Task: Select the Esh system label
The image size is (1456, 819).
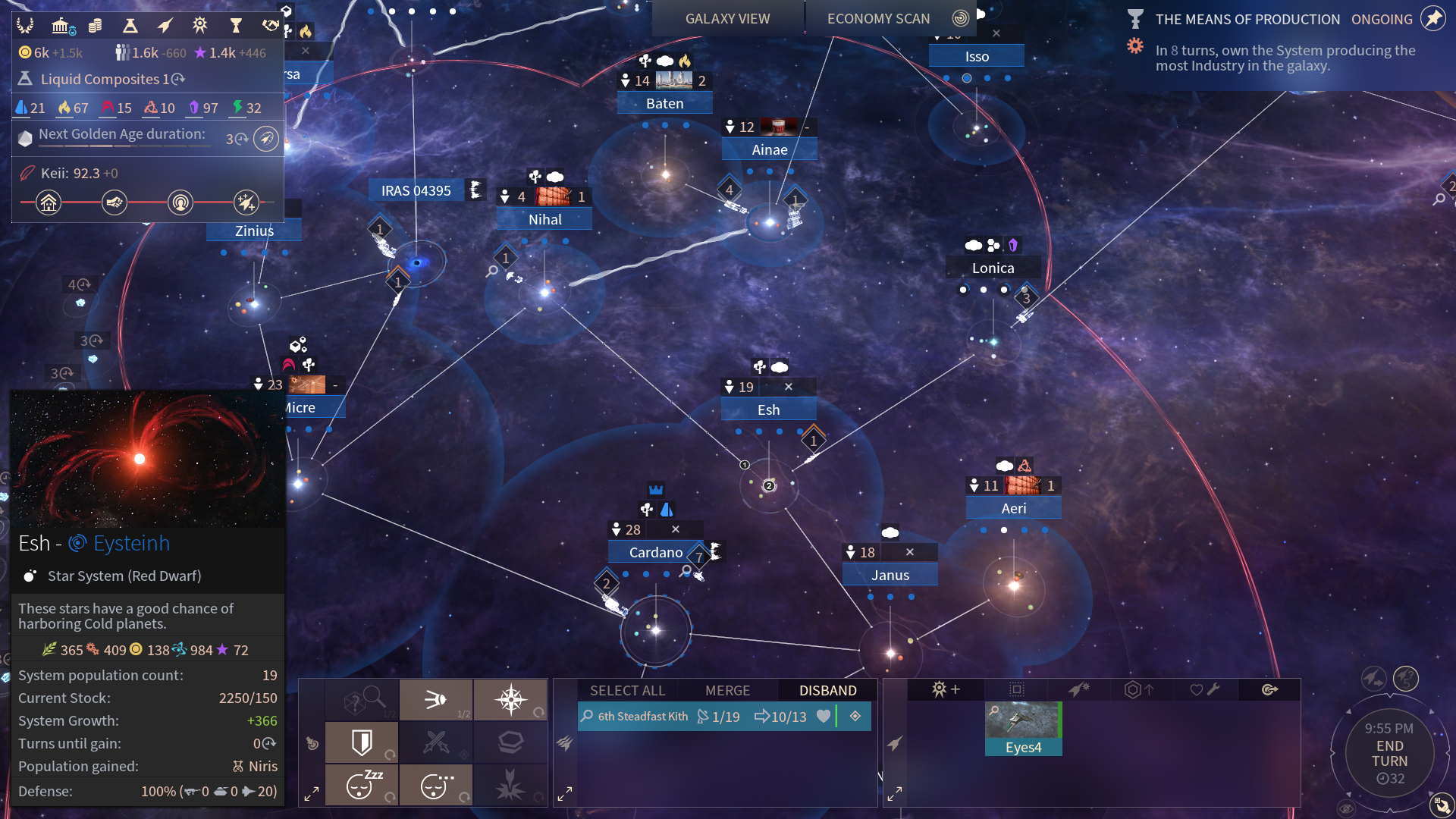Action: 768,409
